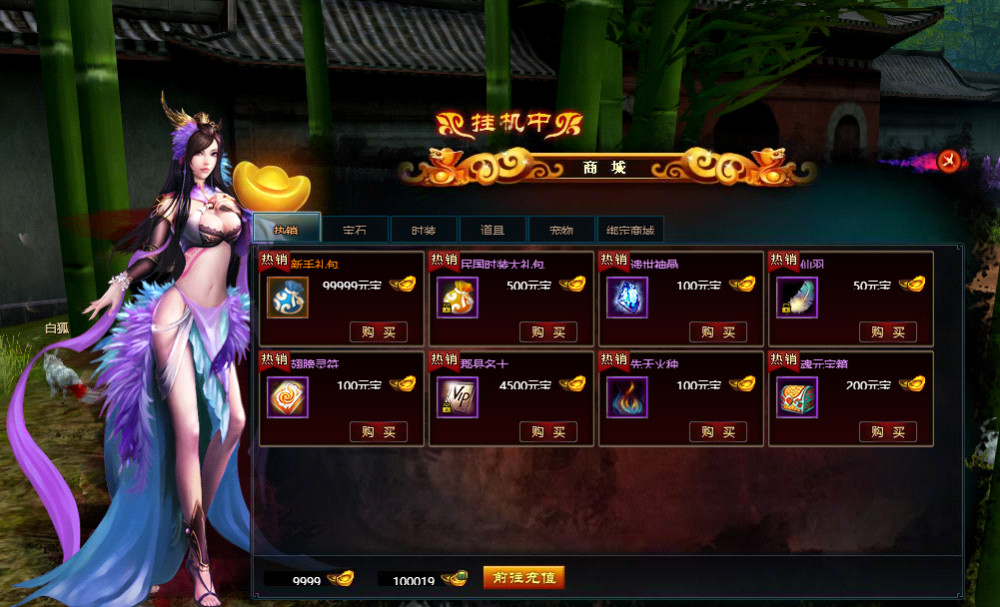Close the 商城 shop window
The width and height of the screenshot is (1000, 607).
pyautogui.click(x=950, y=160)
